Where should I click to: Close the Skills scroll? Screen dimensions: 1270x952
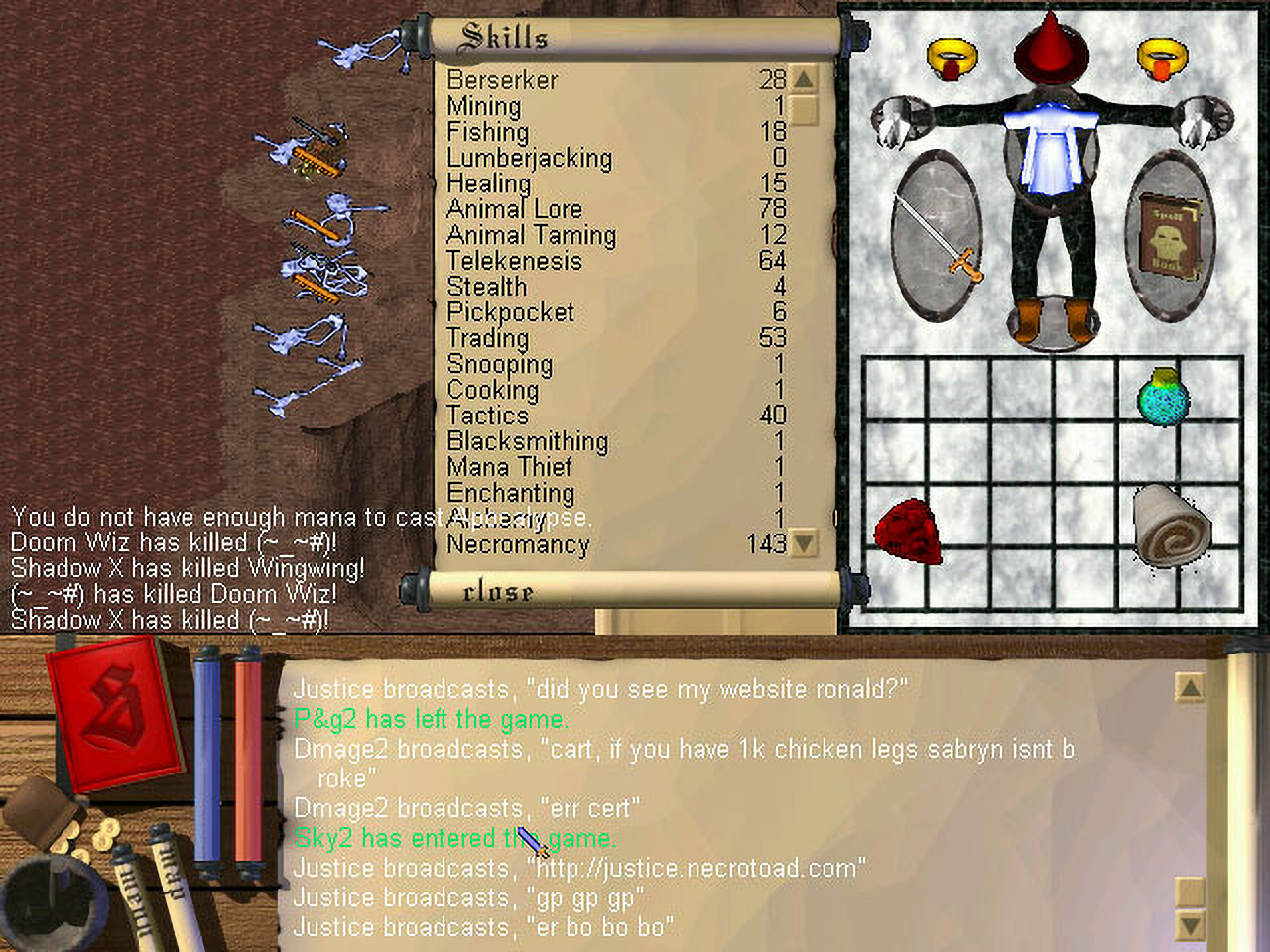pos(498,592)
